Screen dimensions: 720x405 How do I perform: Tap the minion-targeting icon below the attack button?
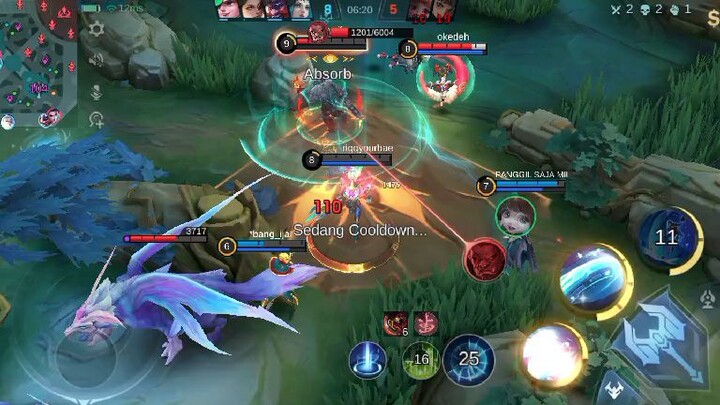612,388
